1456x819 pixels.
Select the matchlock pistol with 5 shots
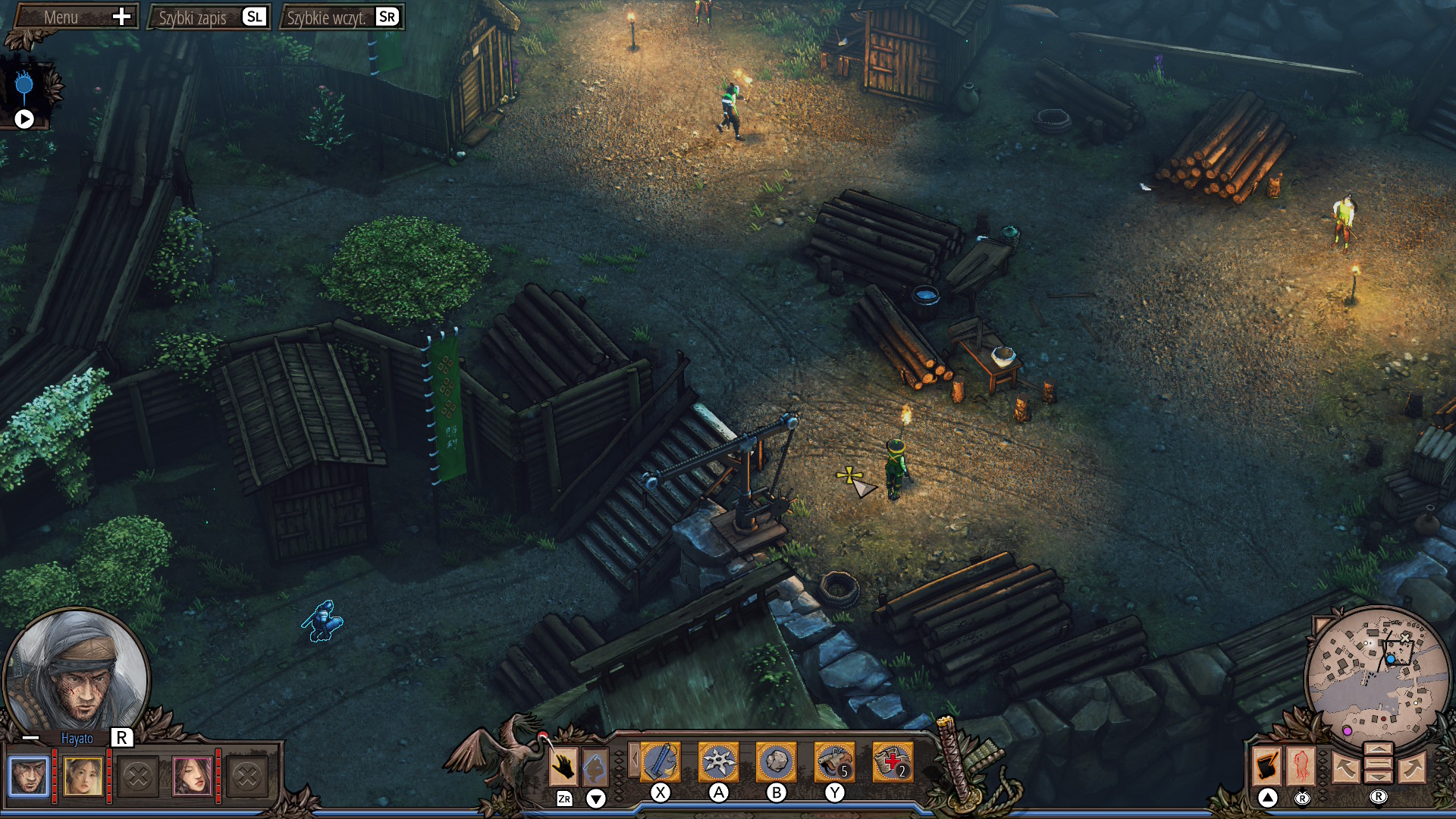(x=836, y=762)
